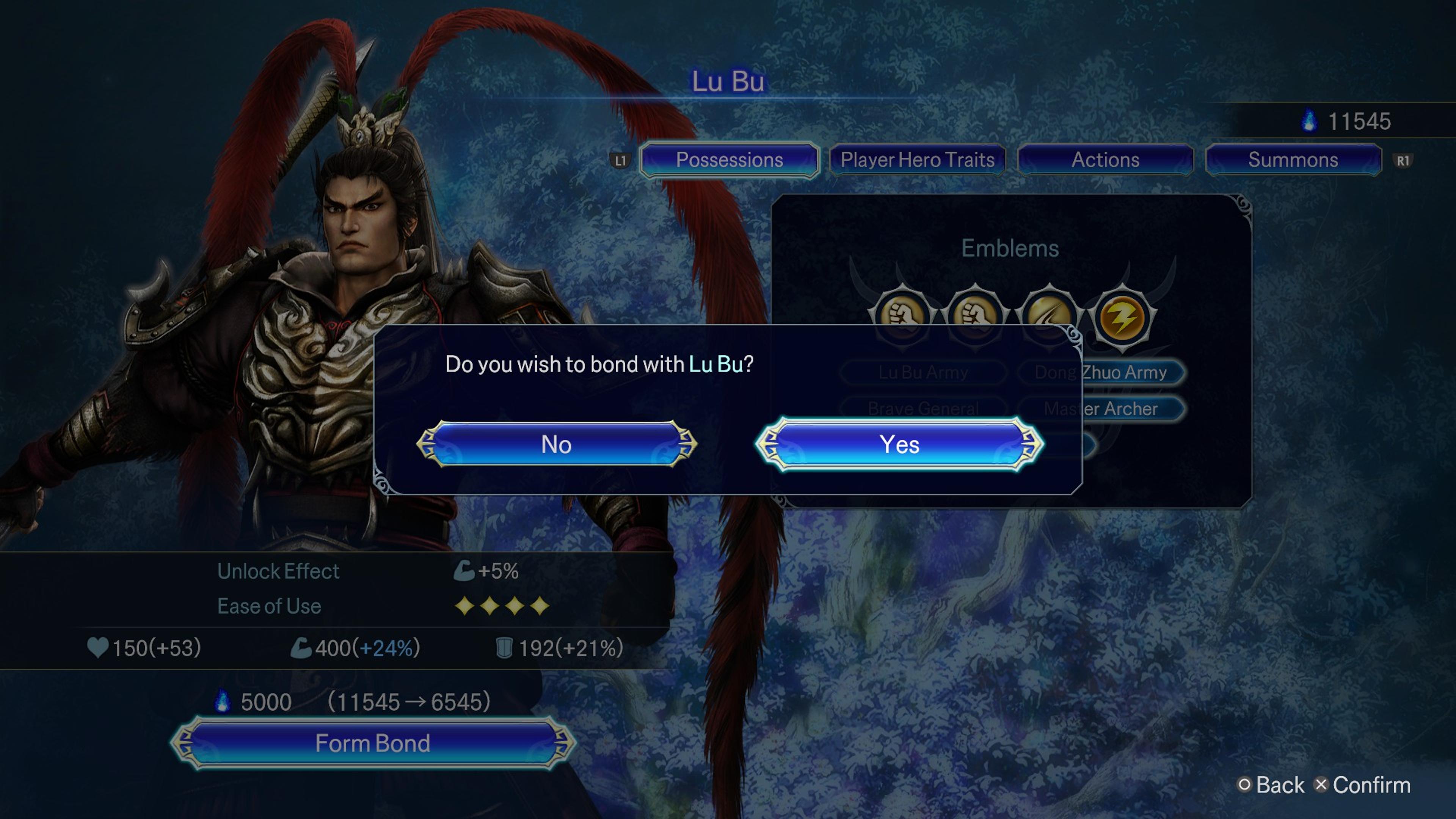The width and height of the screenshot is (1456, 819).
Task: Confirm the bond by choosing Yes
Action: click(899, 444)
